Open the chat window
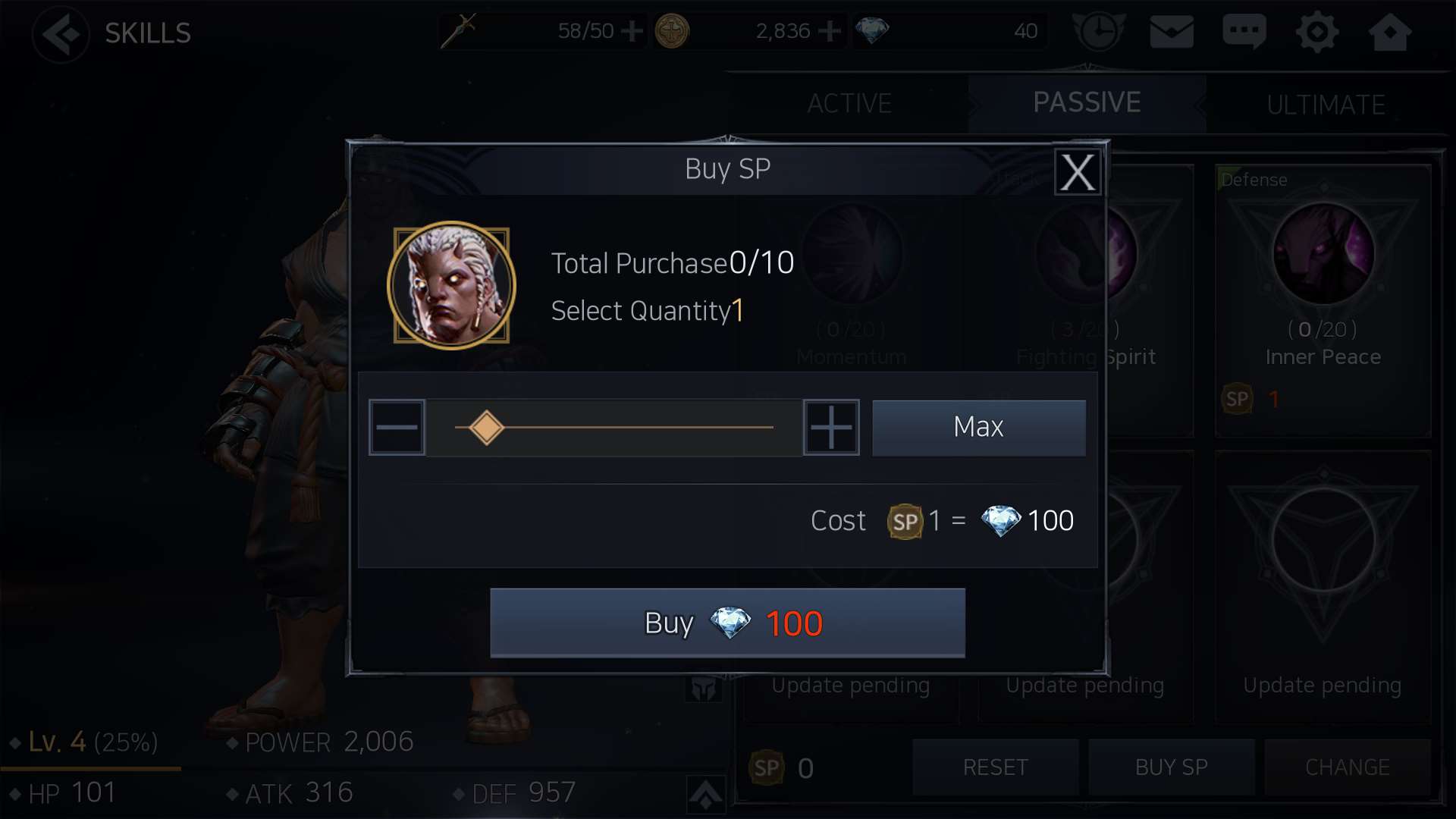1456x819 pixels. coord(1244,32)
